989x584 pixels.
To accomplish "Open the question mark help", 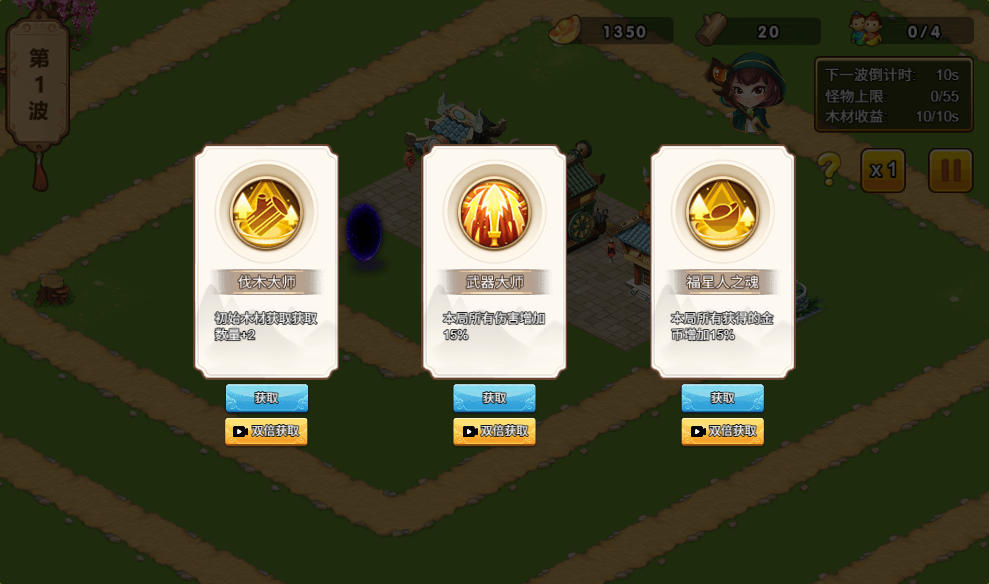I will 829,170.
